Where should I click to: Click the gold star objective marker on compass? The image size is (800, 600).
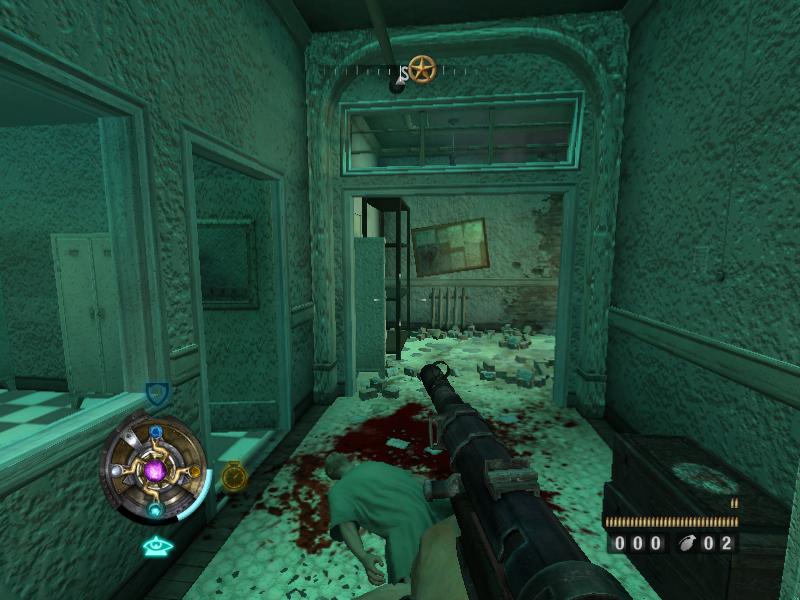tap(422, 69)
